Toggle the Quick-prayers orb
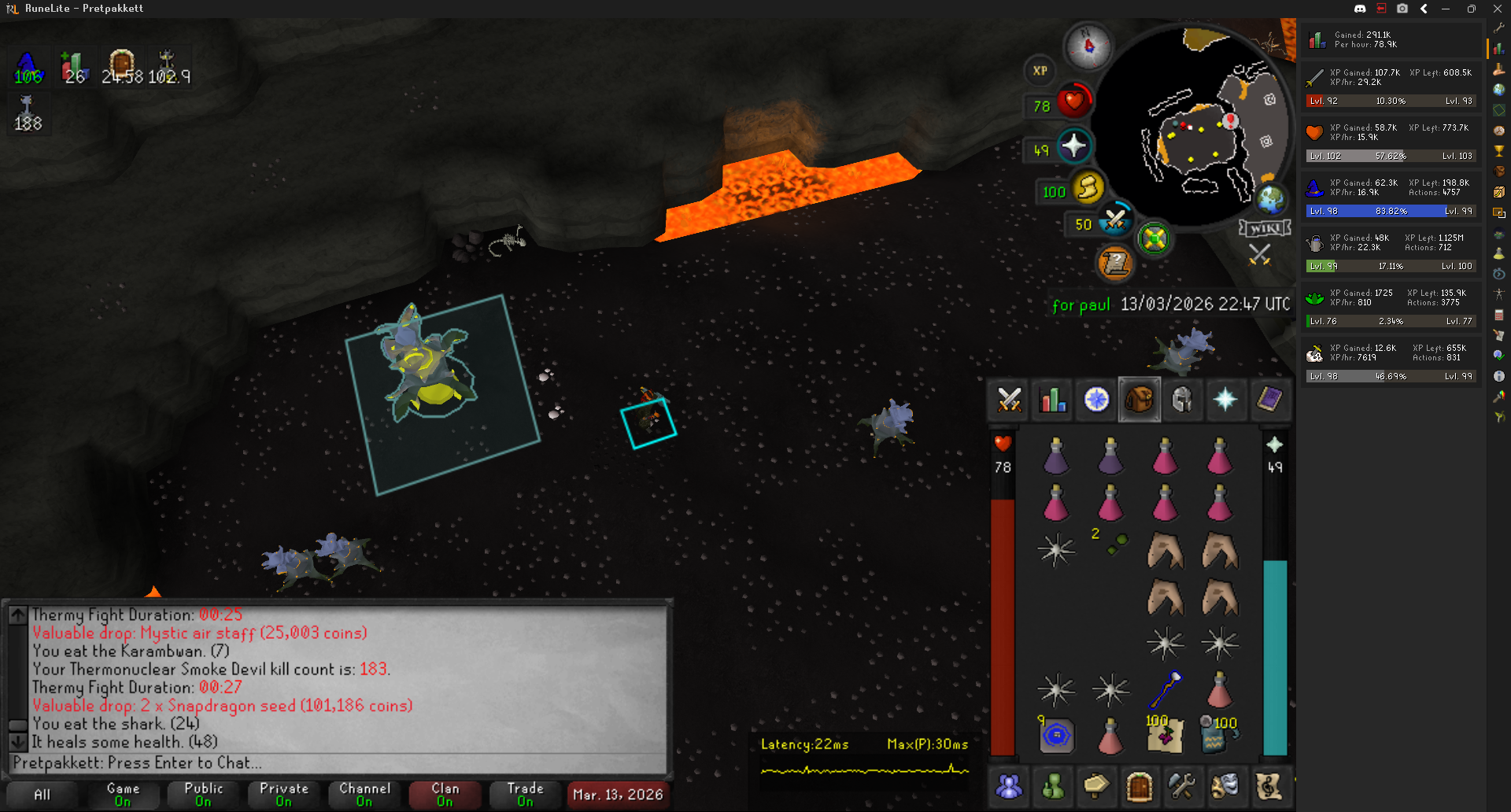 (x=1073, y=146)
